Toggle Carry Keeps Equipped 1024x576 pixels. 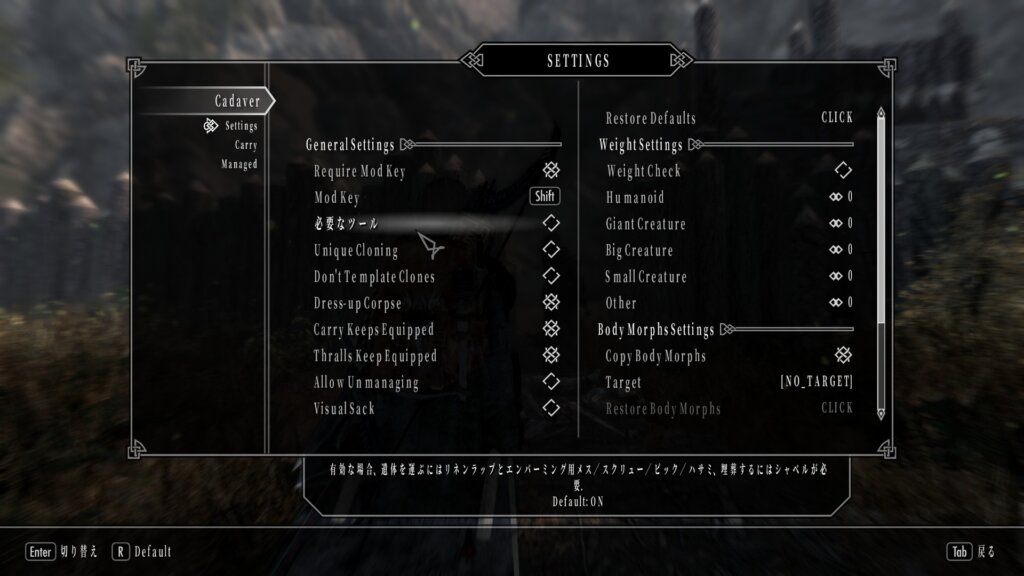click(550, 328)
